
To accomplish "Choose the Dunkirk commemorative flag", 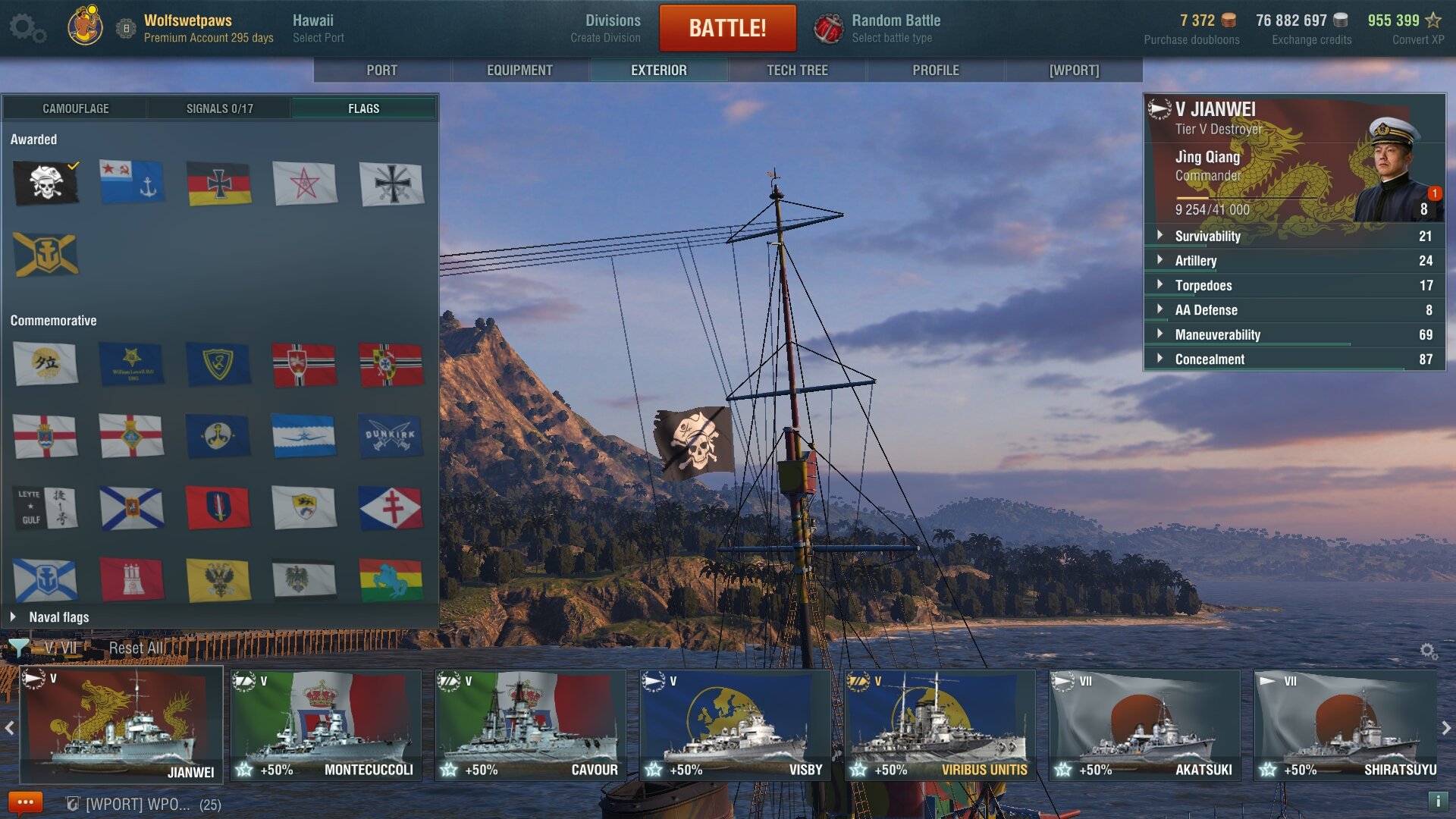I will click(391, 436).
